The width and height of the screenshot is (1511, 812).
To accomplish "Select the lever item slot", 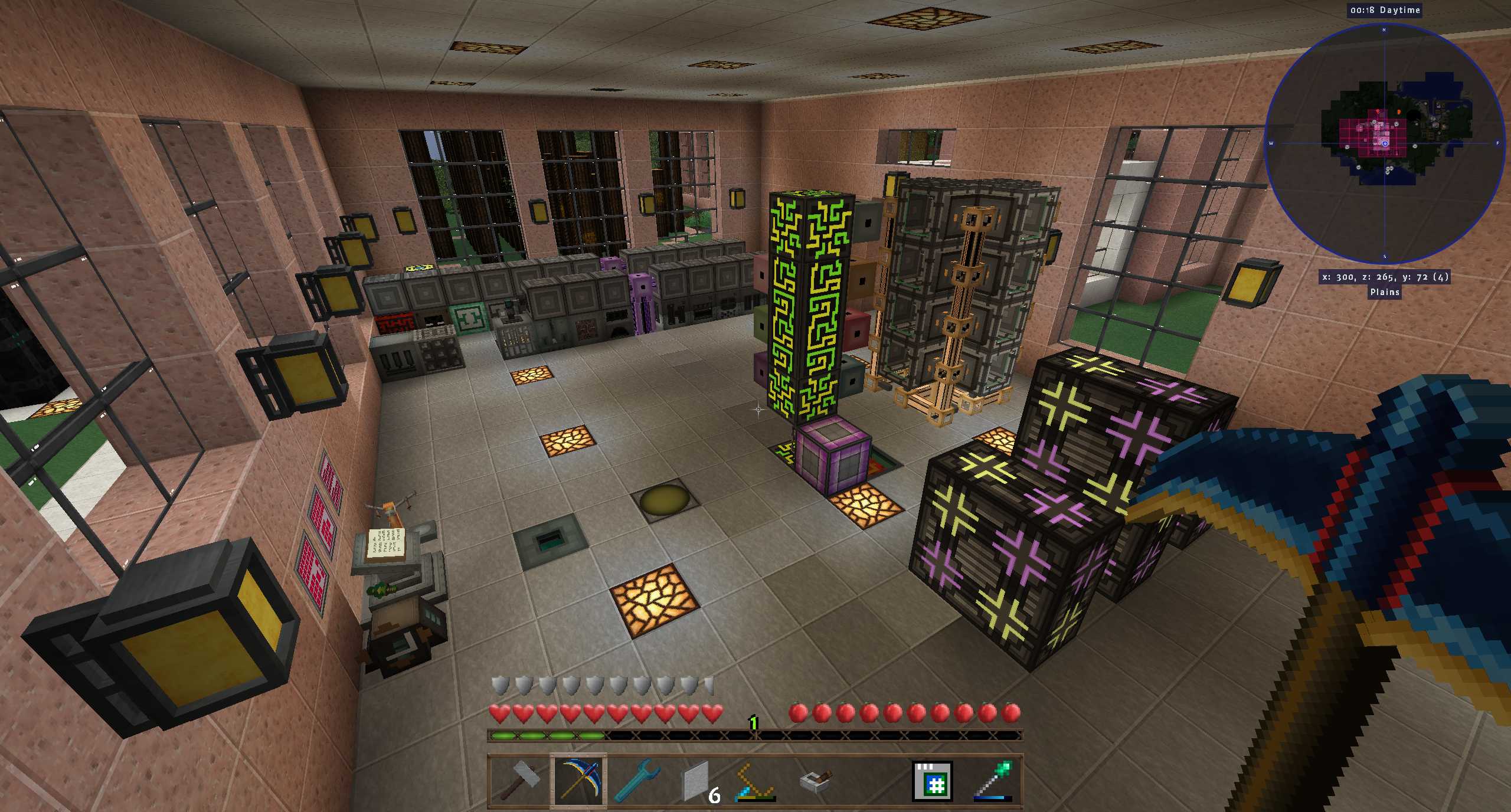I will pyautogui.click(x=815, y=781).
